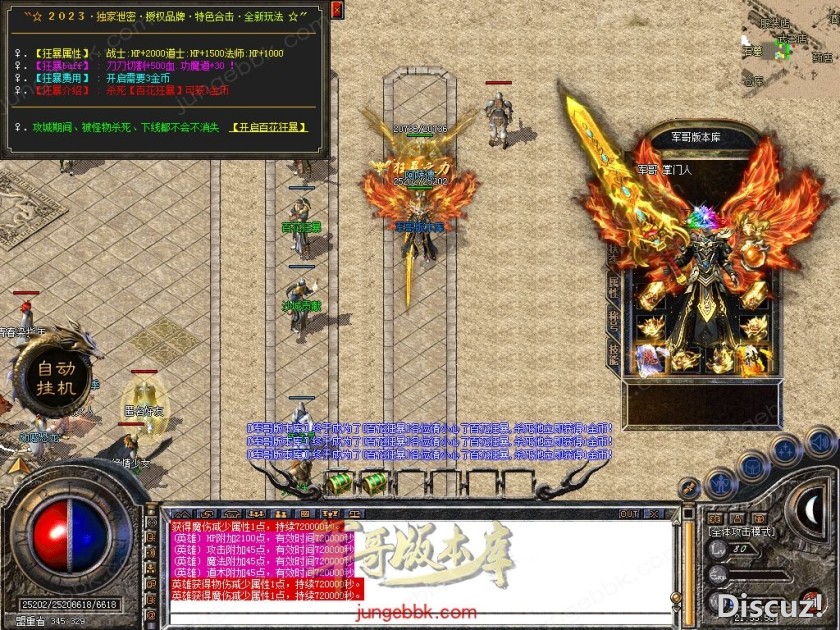Toggle the speaker sound button
Image resolution: width=840 pixels, height=630 pixels.
tap(820, 441)
